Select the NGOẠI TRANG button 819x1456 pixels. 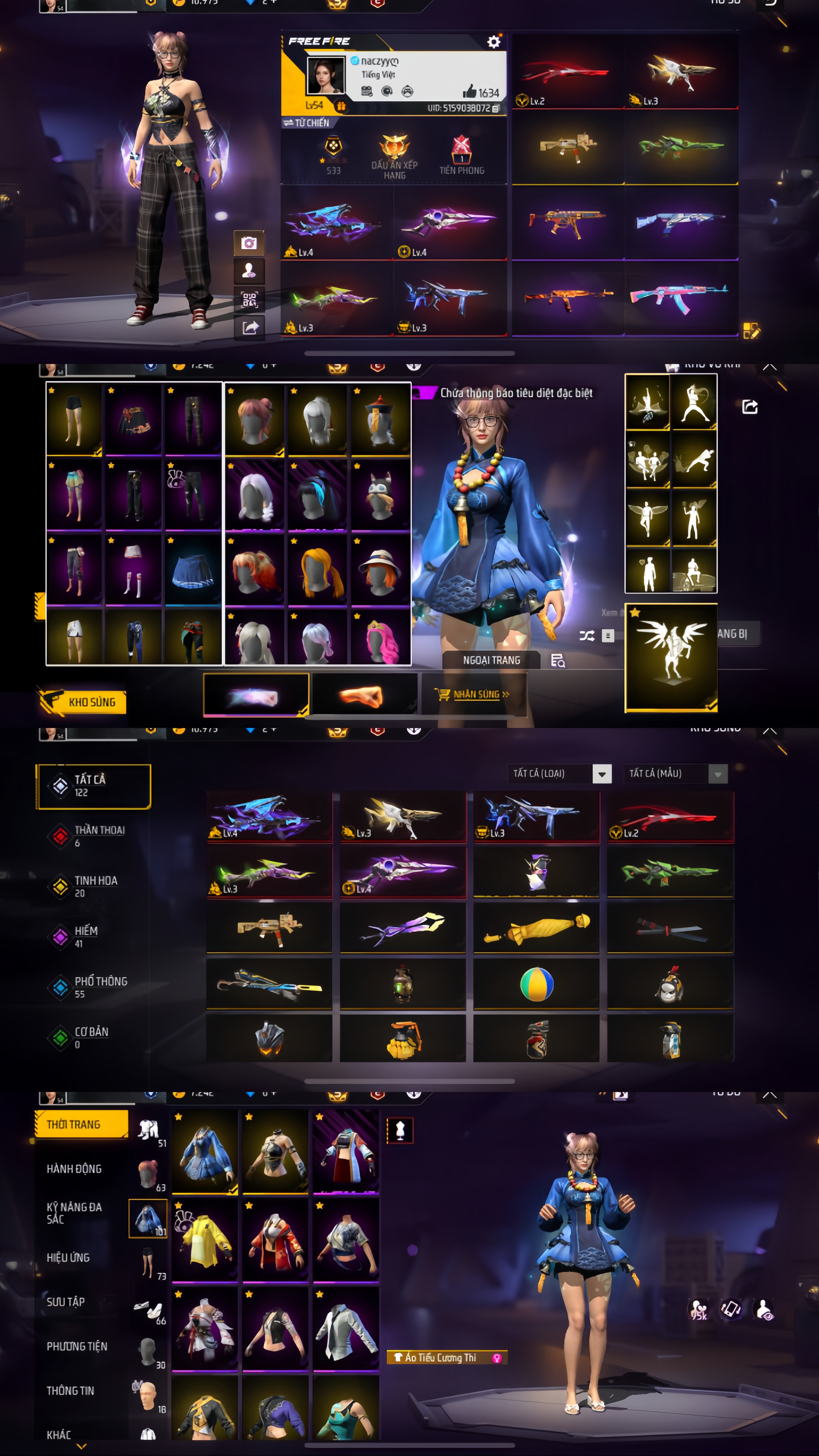(x=491, y=660)
